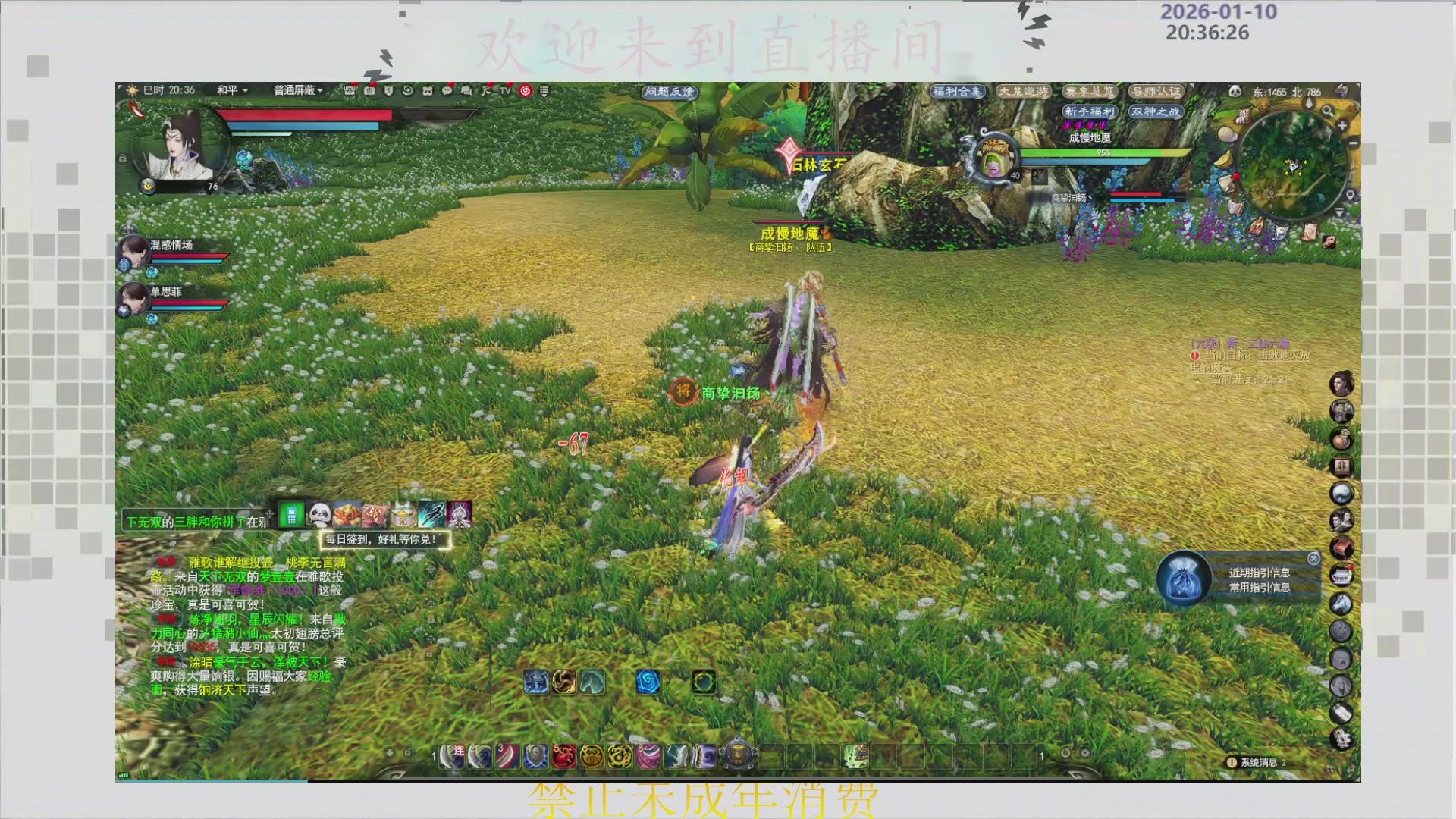
Task: Expand the list dropdown at the toolbar's right end
Action: [x=544, y=91]
